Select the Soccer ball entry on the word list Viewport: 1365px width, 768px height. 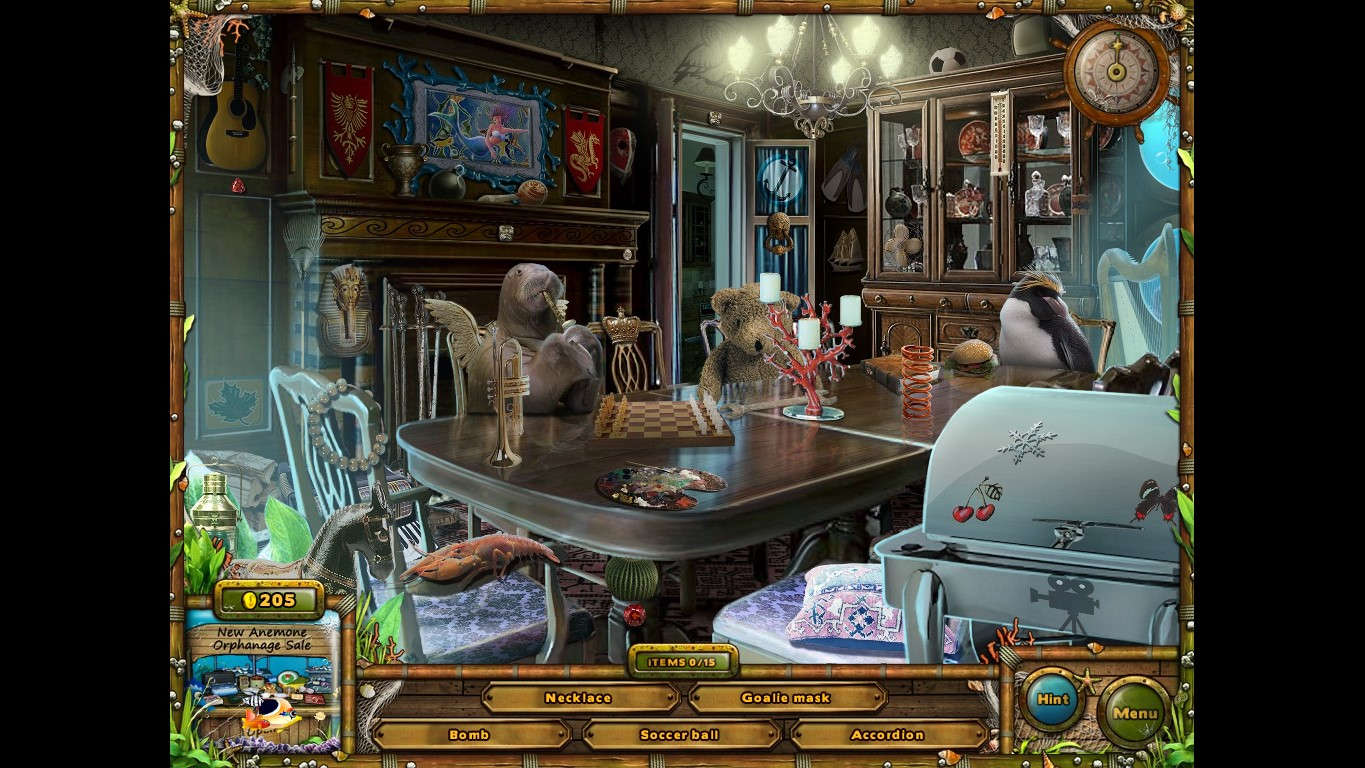[678, 734]
